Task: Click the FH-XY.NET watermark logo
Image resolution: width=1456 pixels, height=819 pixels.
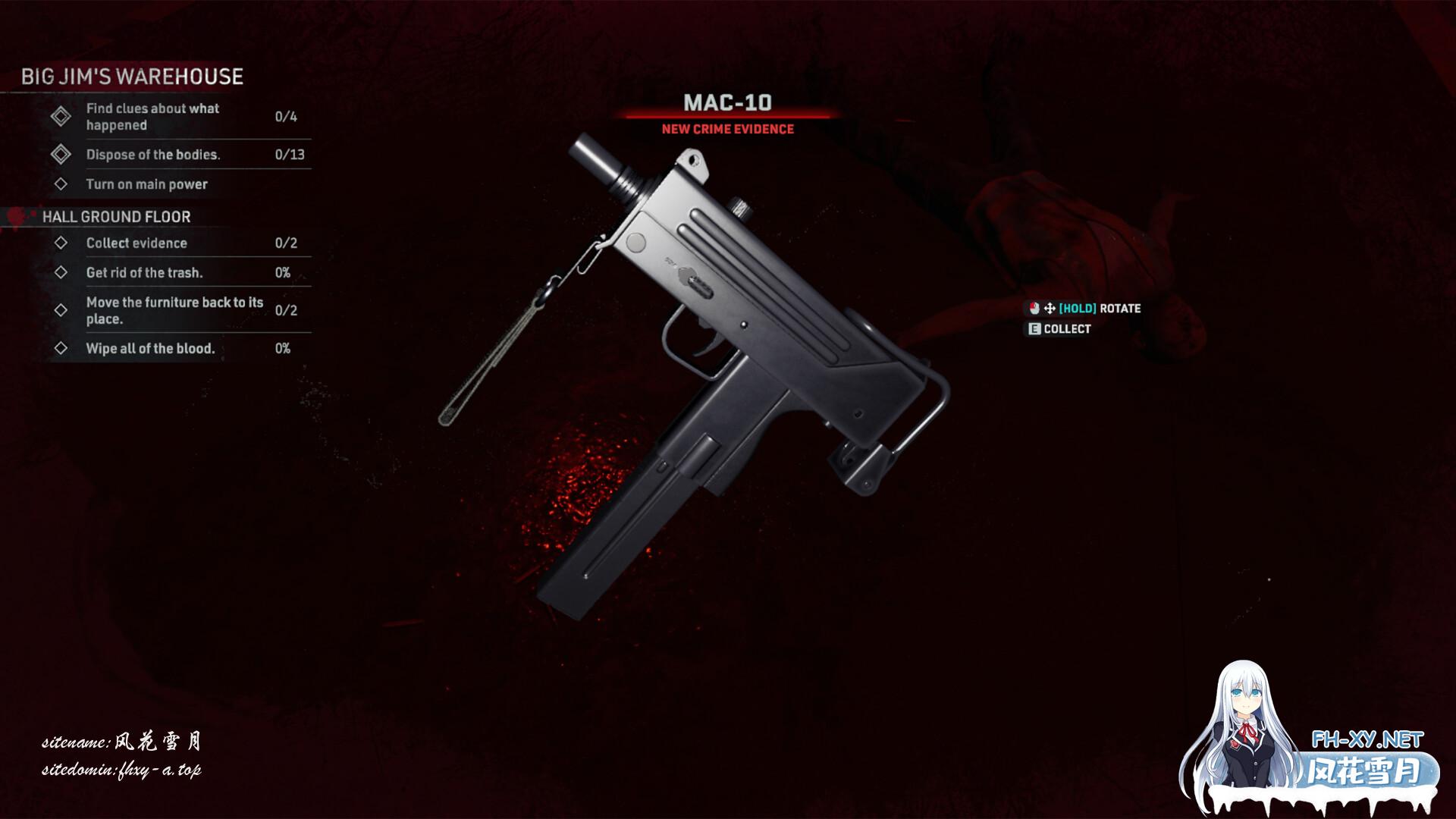Action: click(x=1367, y=739)
